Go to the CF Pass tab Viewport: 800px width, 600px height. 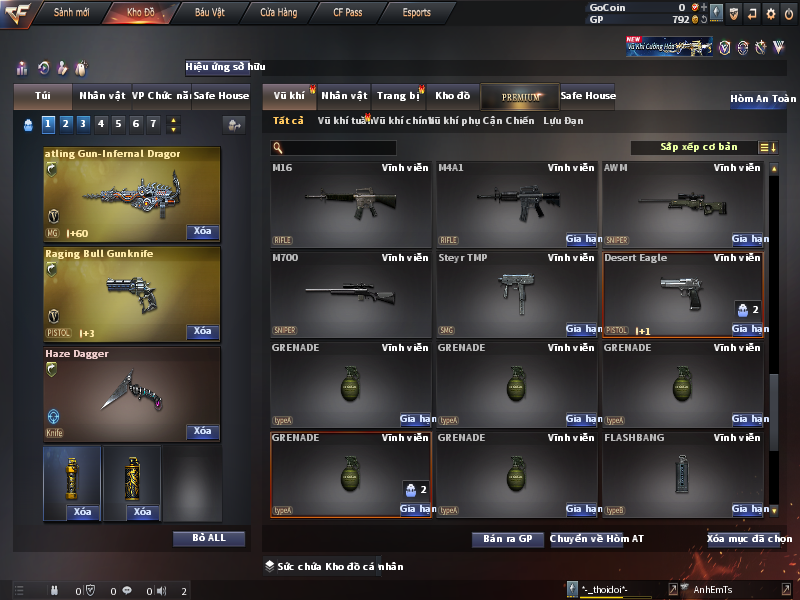tap(347, 13)
